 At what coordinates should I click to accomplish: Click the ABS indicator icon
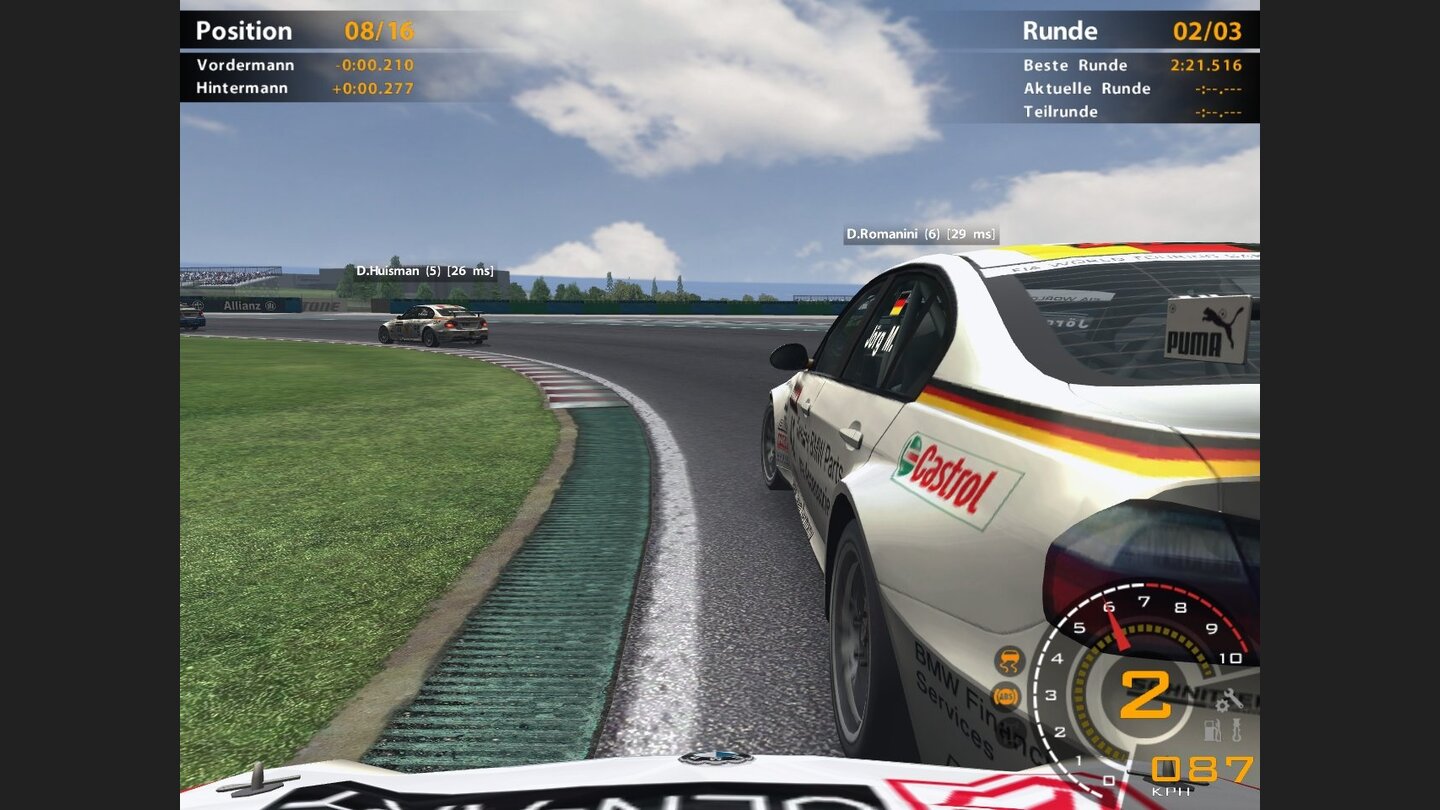1007,695
